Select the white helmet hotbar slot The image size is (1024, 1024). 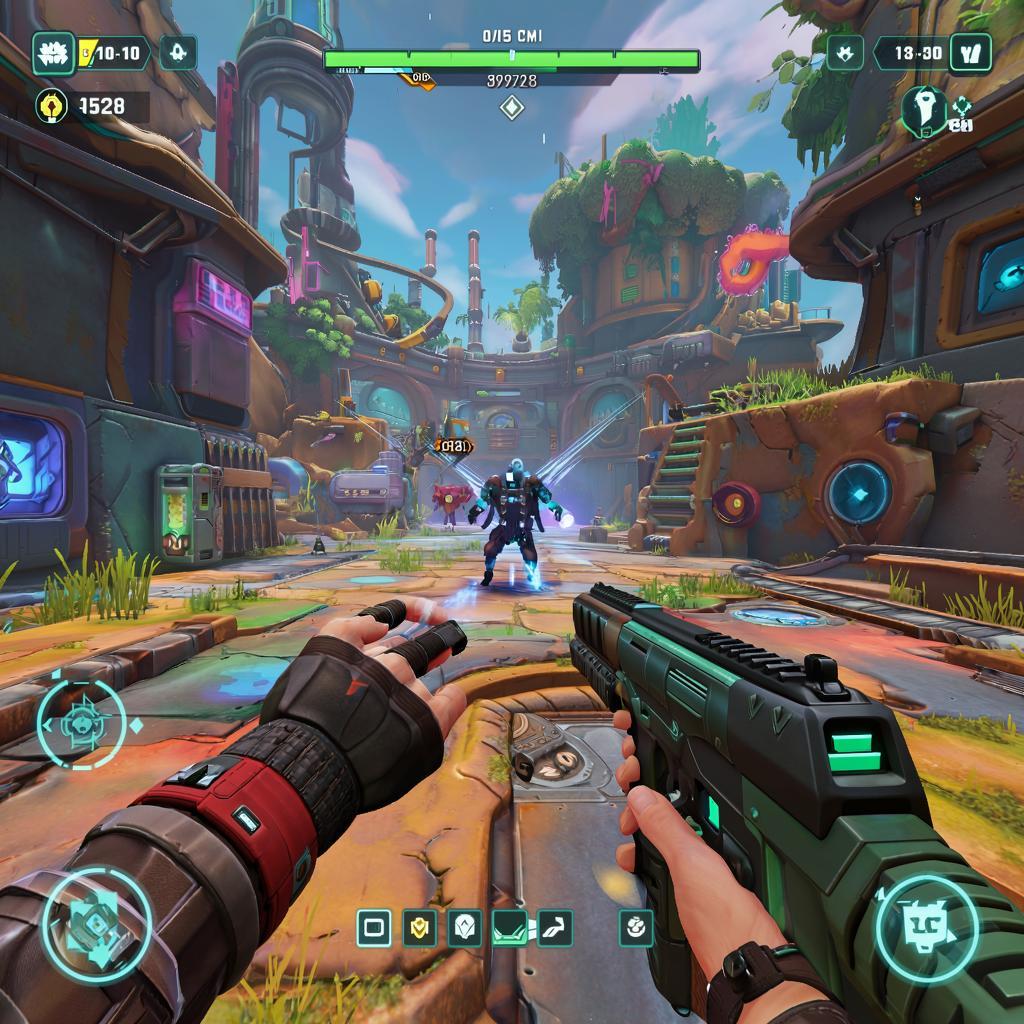464,928
